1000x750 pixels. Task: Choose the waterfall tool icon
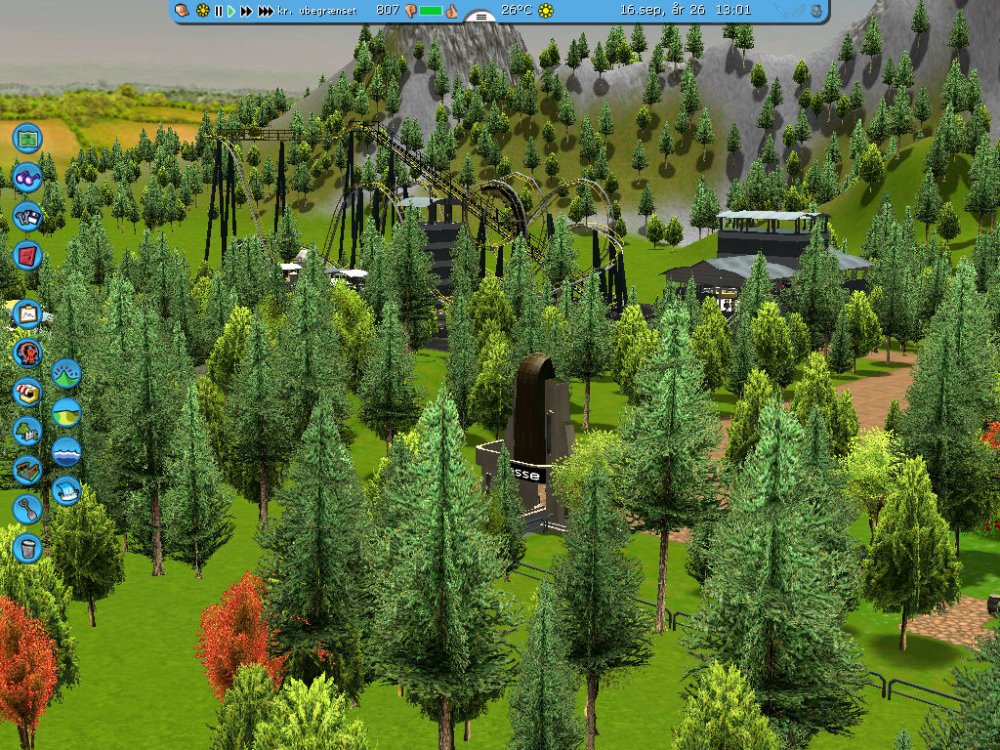(x=66, y=490)
